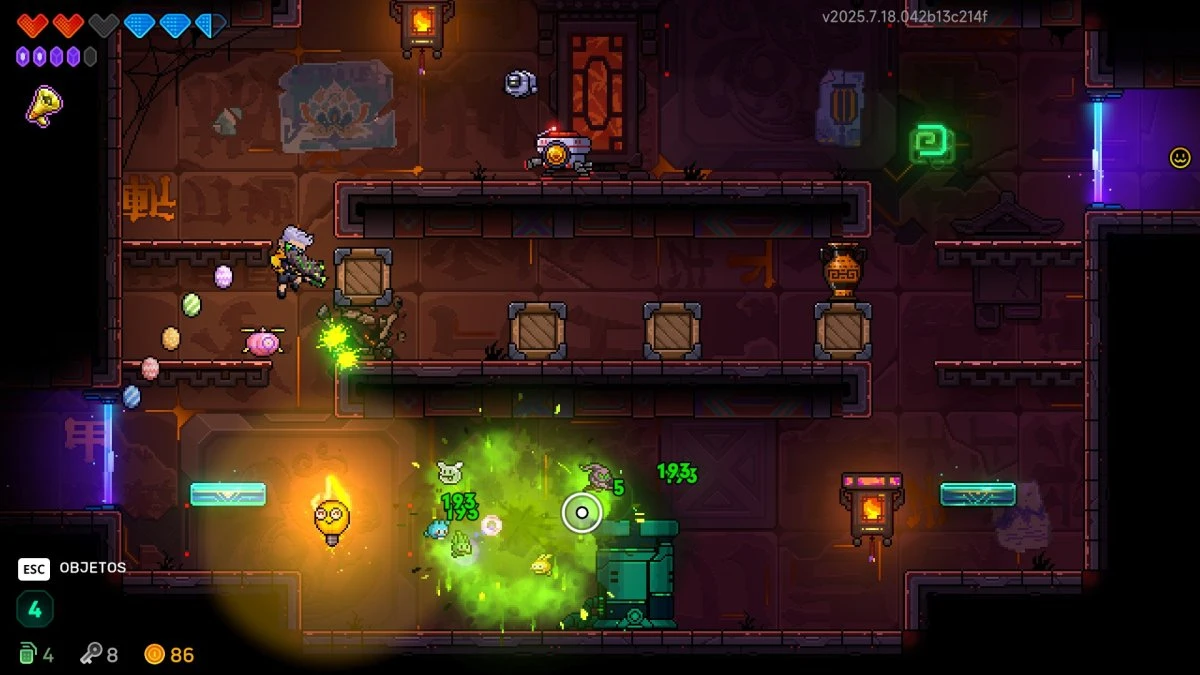Select the golden horn item icon
This screenshot has height=675, width=1200.
tap(43, 105)
